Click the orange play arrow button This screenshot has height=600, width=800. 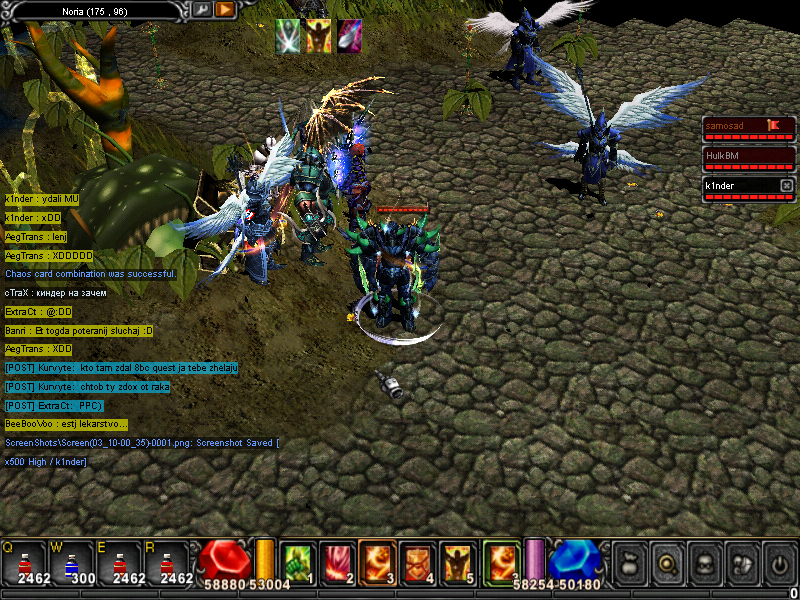(x=225, y=10)
